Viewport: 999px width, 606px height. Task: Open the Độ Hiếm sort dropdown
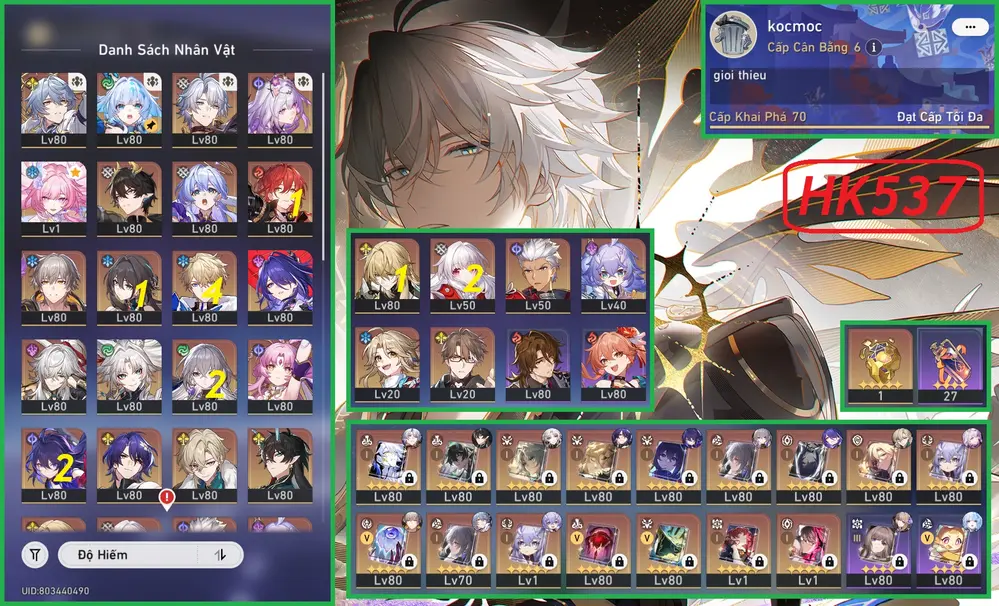(x=128, y=555)
